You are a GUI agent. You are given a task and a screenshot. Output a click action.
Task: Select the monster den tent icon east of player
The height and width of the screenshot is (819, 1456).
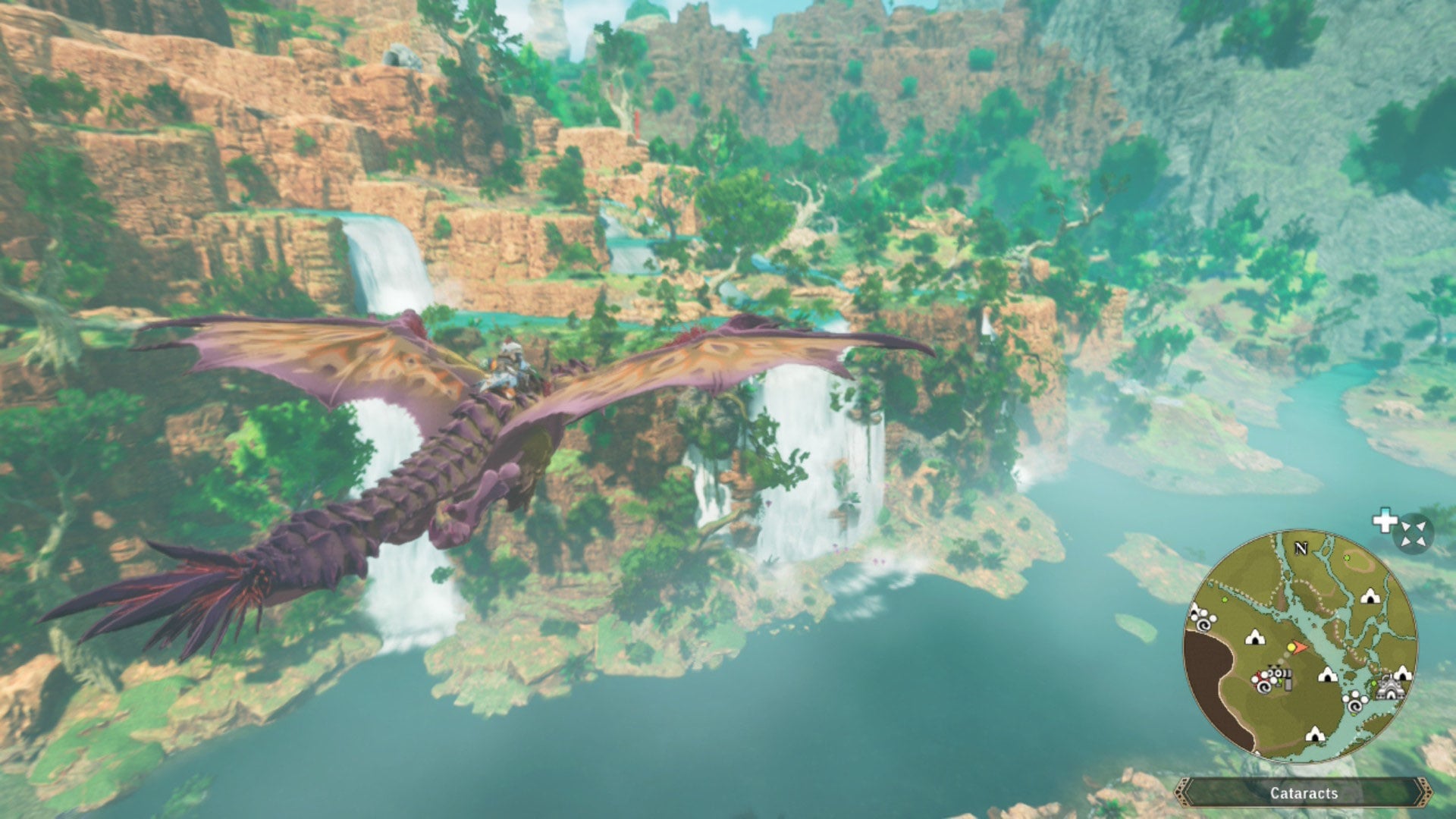(x=1327, y=676)
